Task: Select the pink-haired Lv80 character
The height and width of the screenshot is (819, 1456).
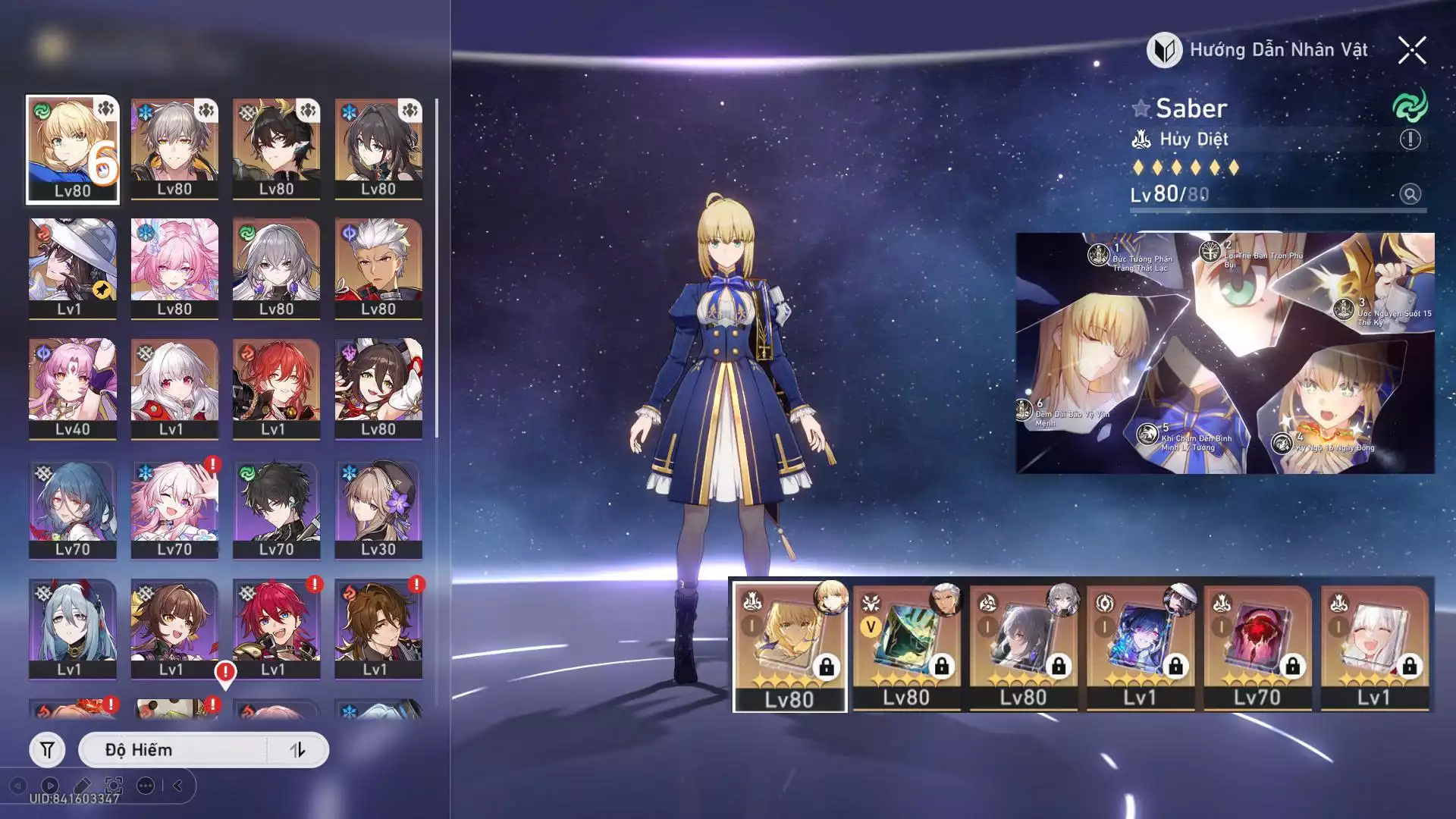Action: point(174,268)
